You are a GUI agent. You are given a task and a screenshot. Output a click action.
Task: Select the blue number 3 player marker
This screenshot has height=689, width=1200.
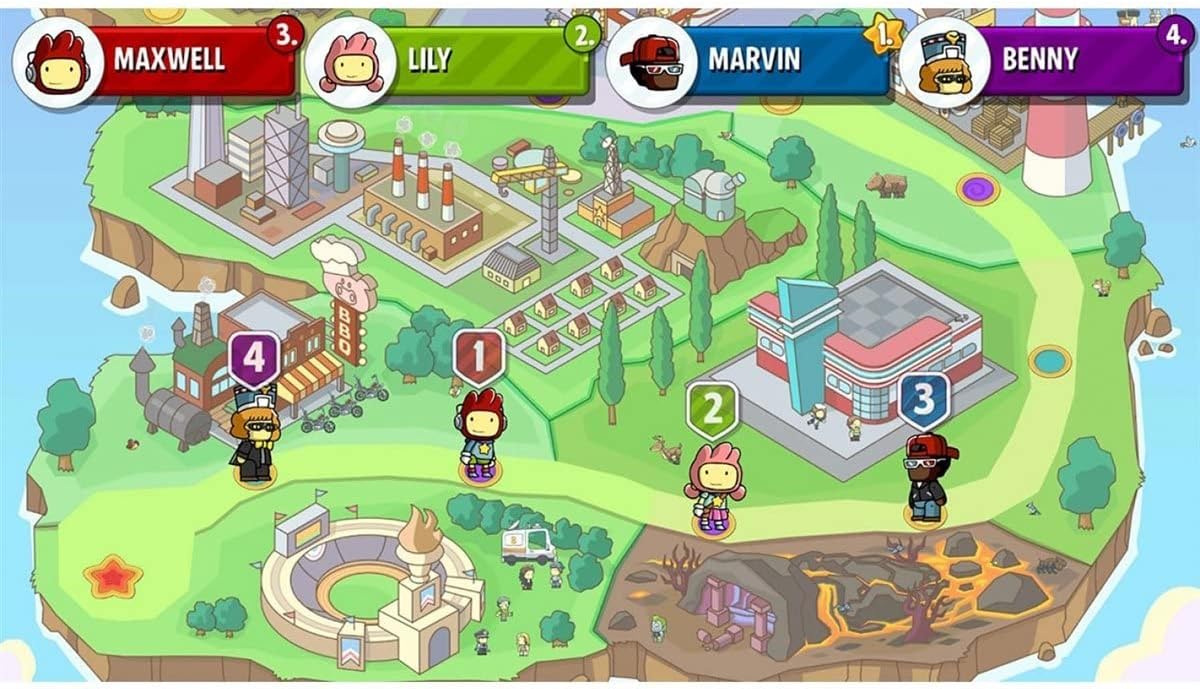(923, 400)
